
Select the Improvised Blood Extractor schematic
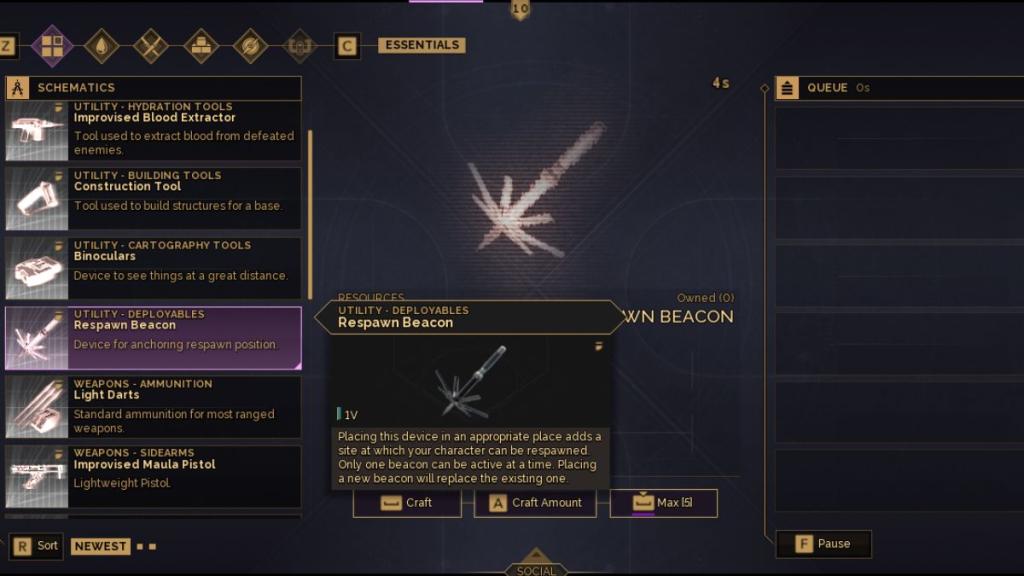point(153,131)
